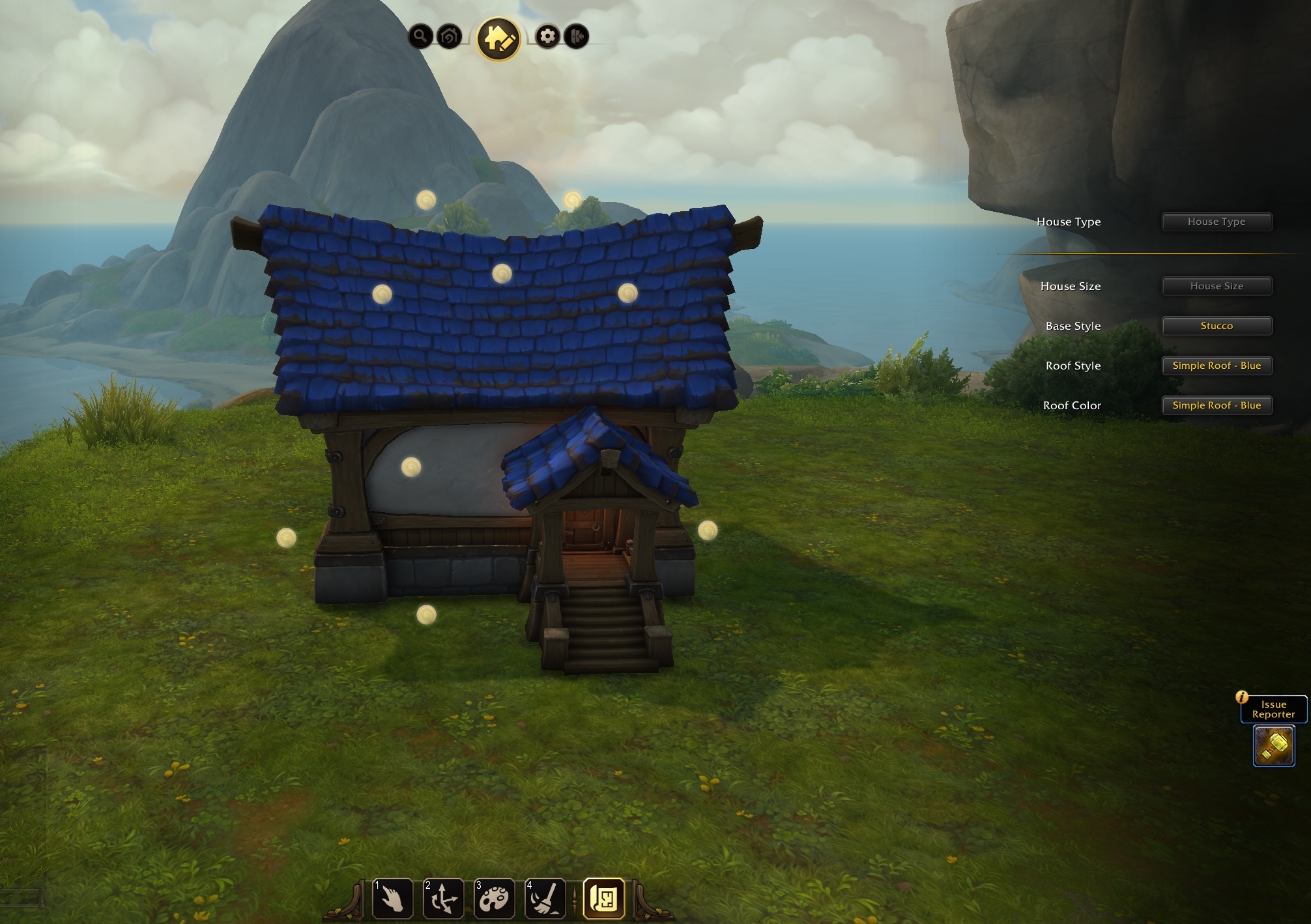The image size is (1311, 924).
Task: Open the Issue Reporter
Action: (x=1273, y=709)
